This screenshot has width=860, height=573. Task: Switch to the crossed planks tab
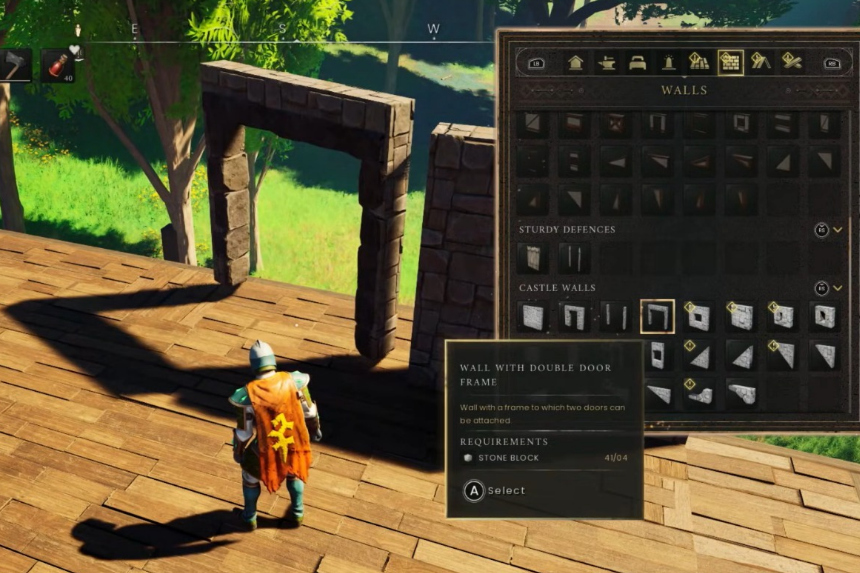click(792, 62)
